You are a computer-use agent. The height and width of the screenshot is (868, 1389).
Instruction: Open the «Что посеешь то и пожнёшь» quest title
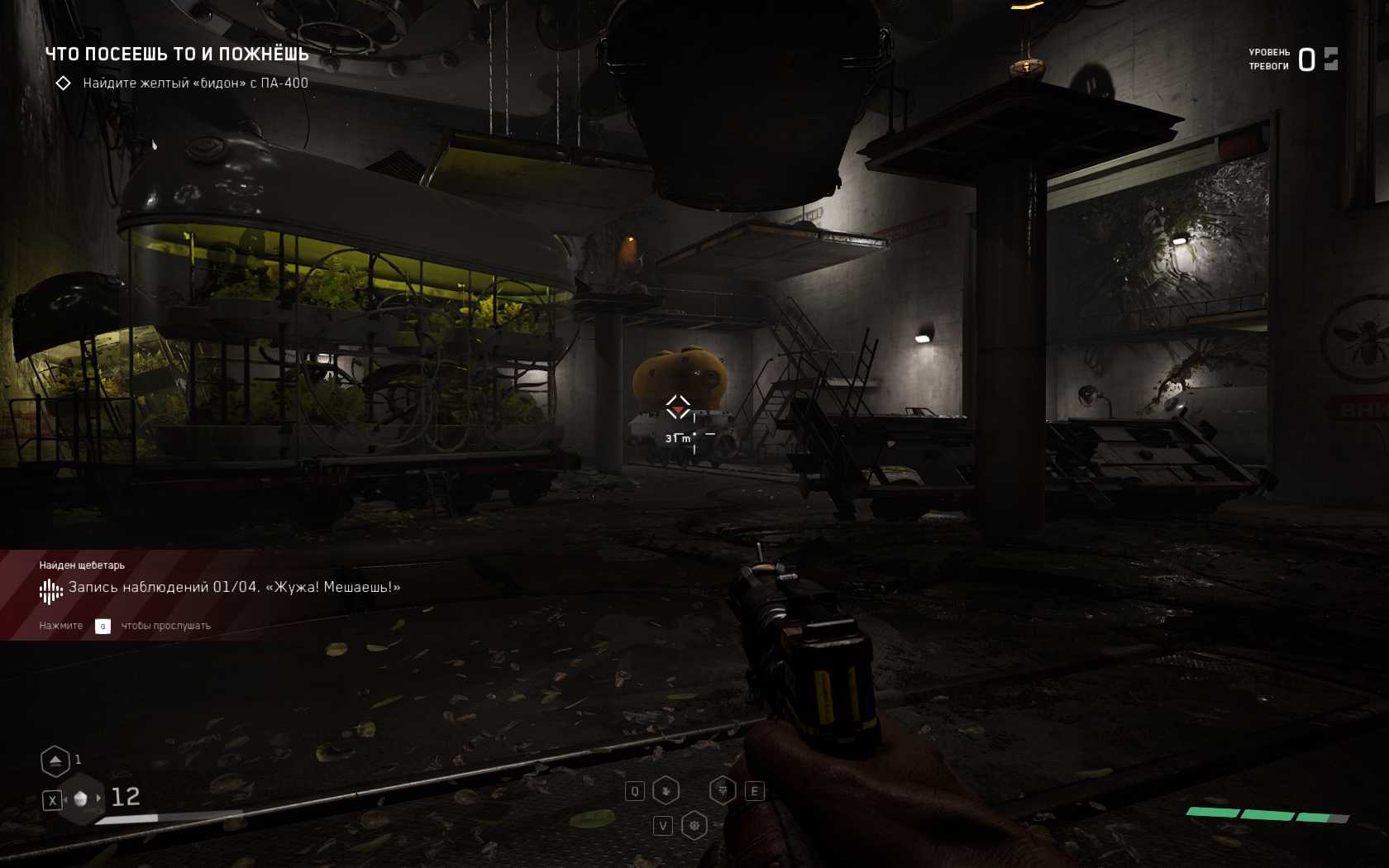pyautogui.click(x=177, y=55)
